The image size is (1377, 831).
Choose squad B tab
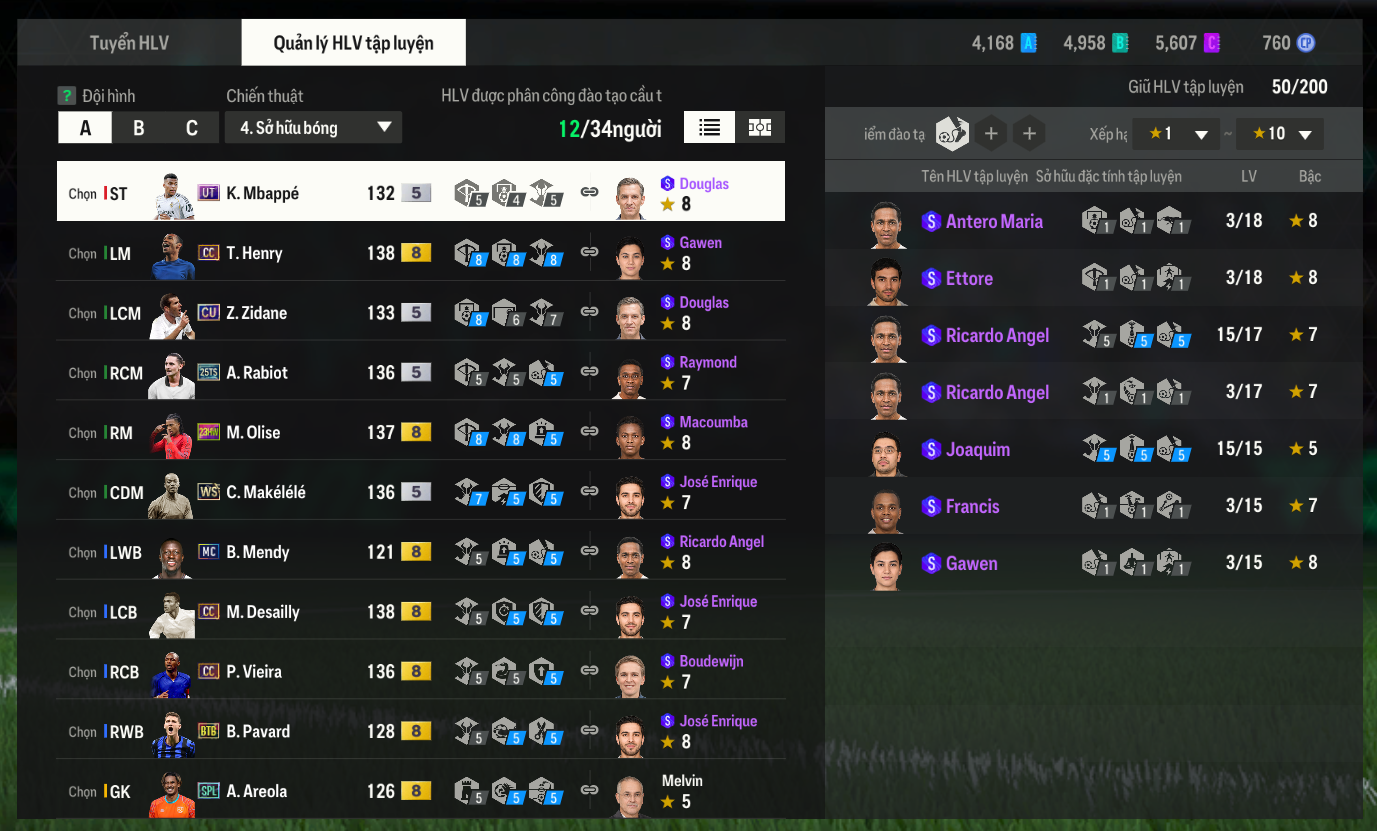(x=139, y=128)
